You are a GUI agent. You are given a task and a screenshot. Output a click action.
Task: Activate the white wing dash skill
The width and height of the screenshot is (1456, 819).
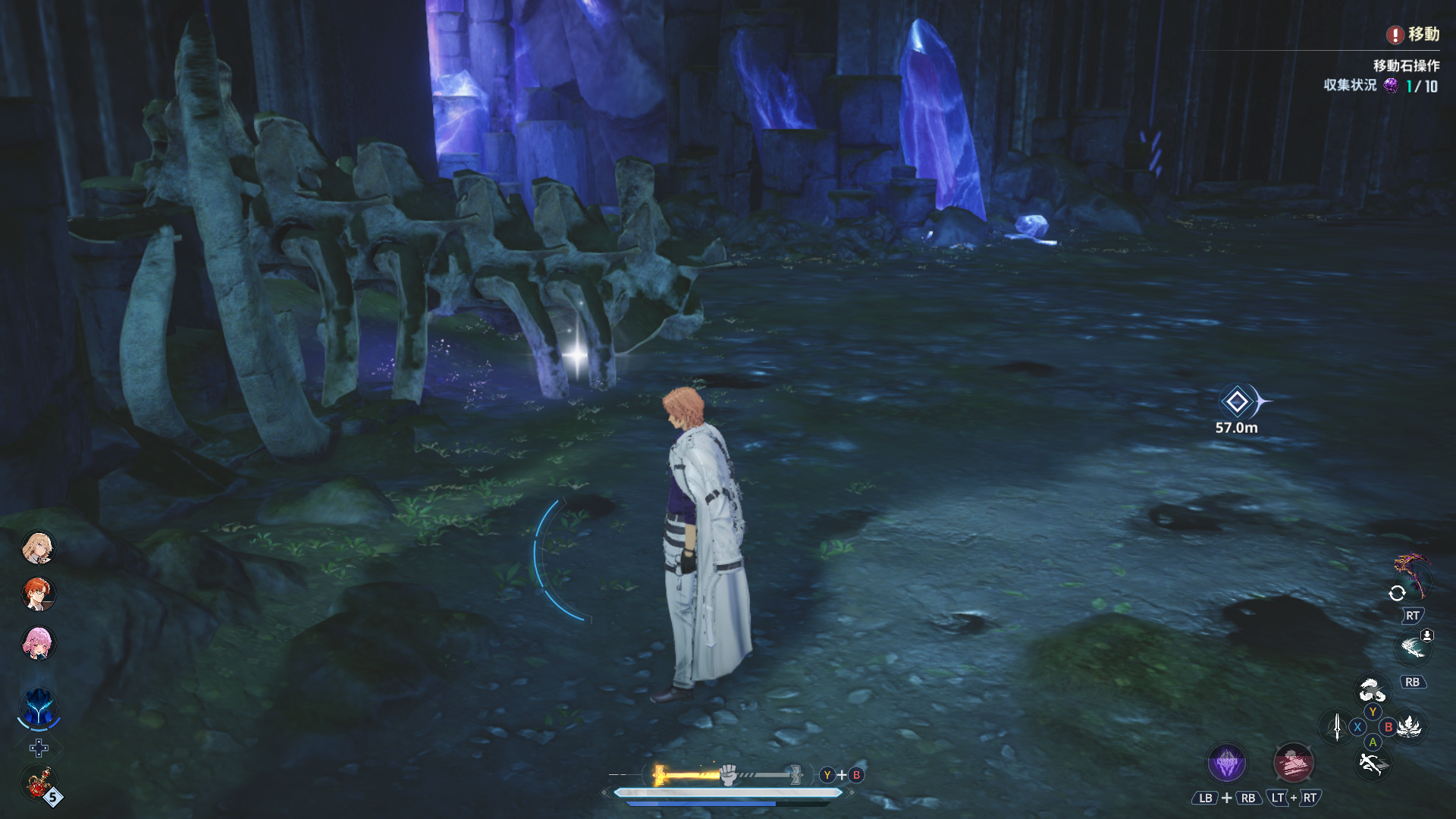[1412, 647]
